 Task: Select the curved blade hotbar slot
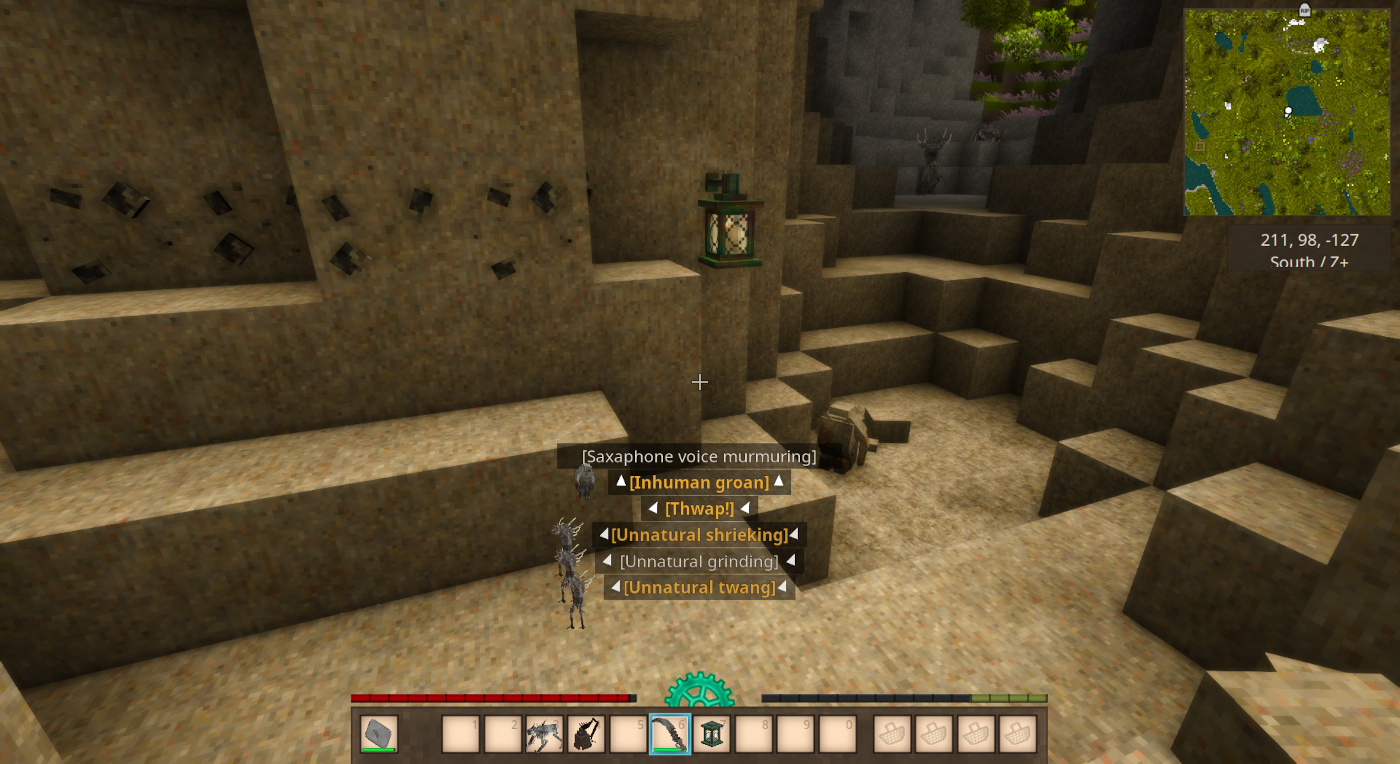click(670, 734)
